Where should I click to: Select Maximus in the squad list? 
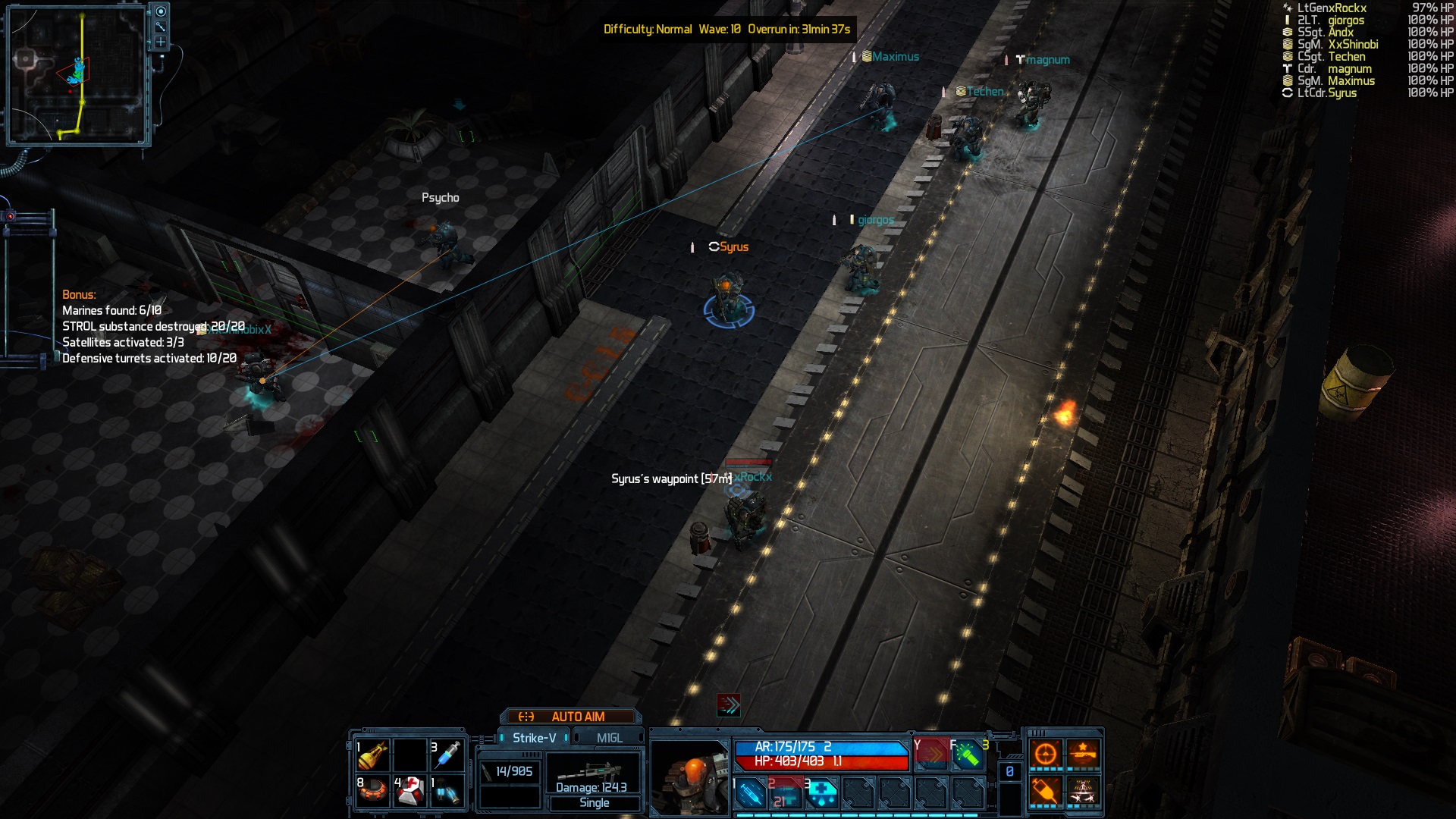pos(1351,81)
